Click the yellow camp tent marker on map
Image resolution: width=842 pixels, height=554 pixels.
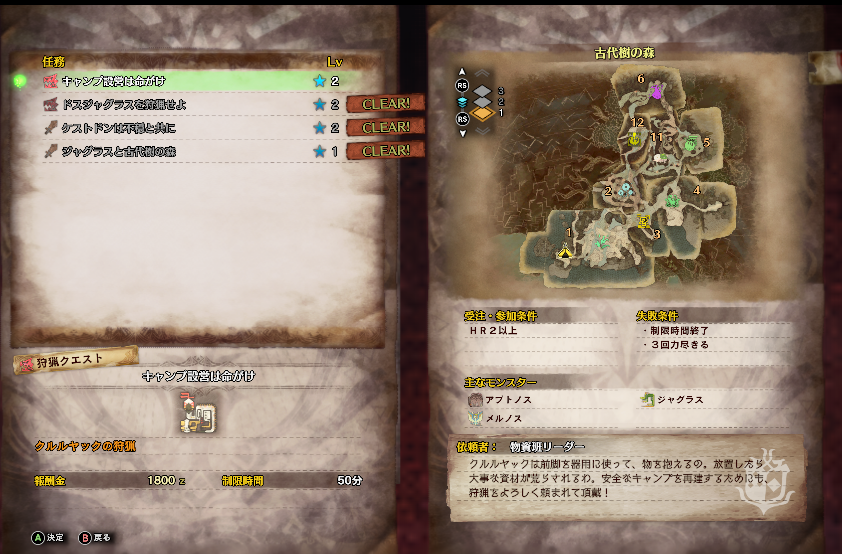coord(566,251)
